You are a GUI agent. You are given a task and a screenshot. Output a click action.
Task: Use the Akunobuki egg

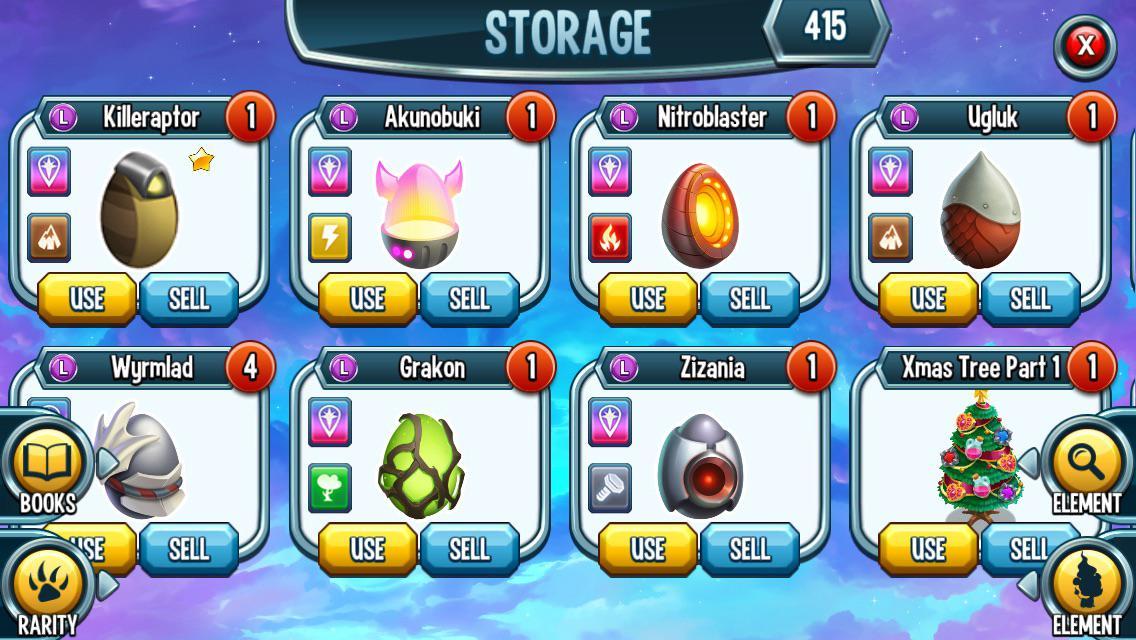(x=367, y=298)
